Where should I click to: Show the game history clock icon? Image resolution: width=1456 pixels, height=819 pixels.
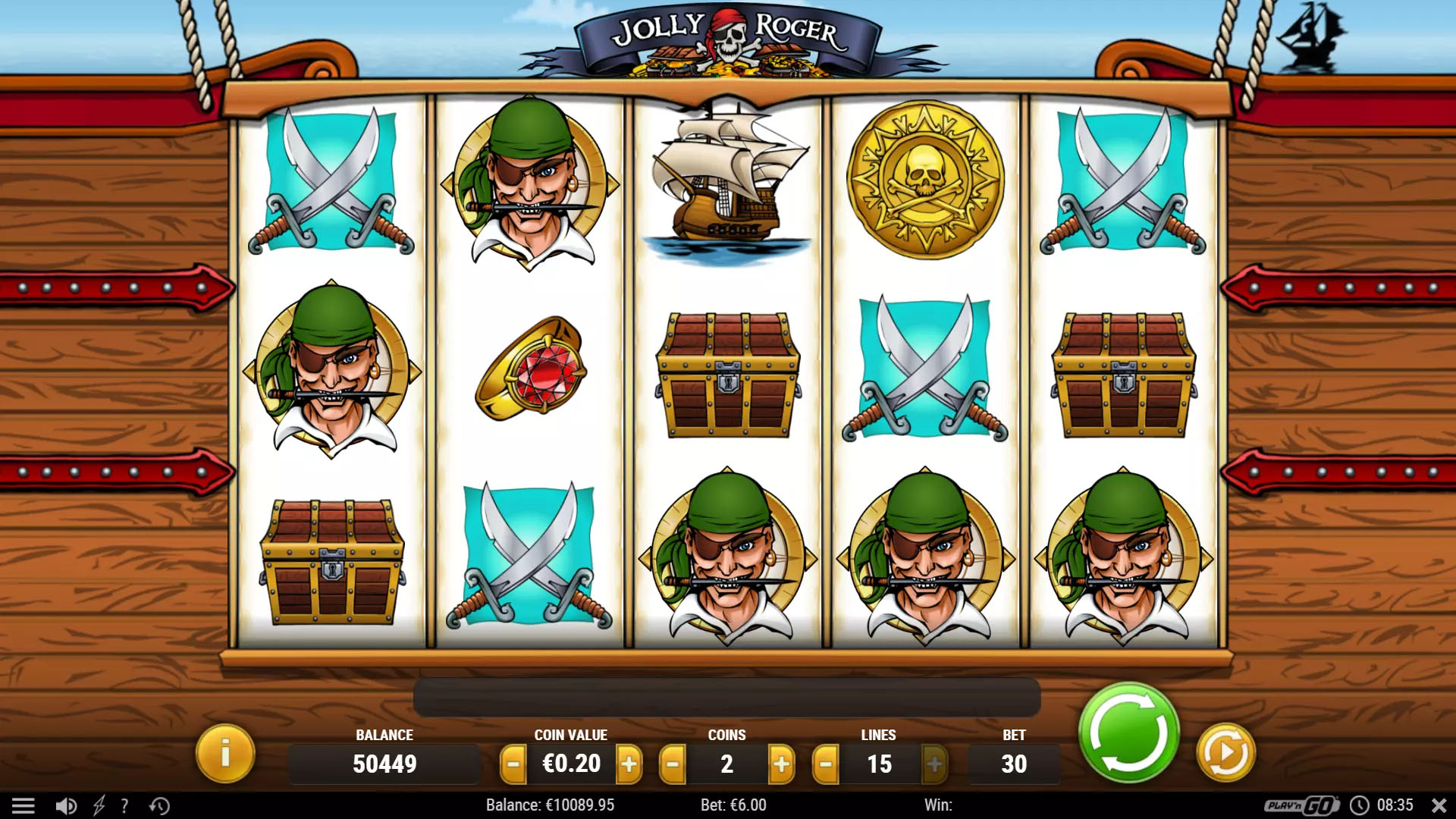[159, 805]
